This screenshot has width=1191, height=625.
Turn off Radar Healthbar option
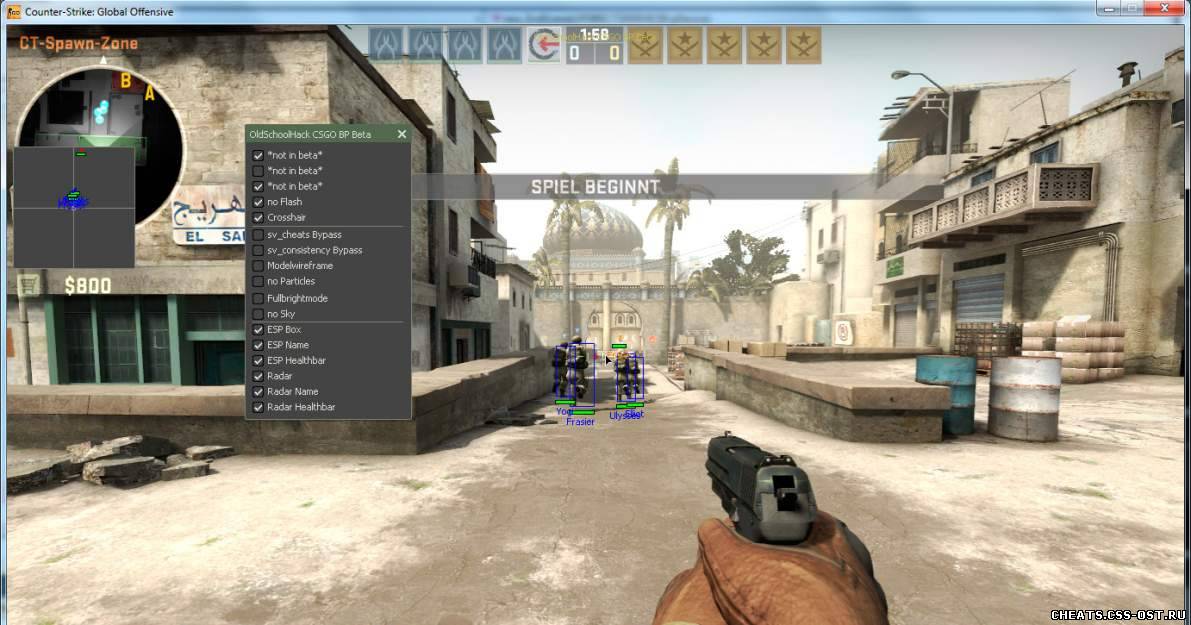pyautogui.click(x=258, y=407)
